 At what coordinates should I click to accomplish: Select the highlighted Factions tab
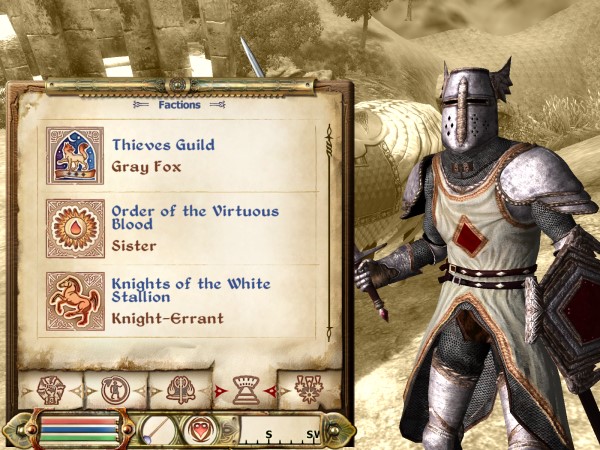[246, 390]
